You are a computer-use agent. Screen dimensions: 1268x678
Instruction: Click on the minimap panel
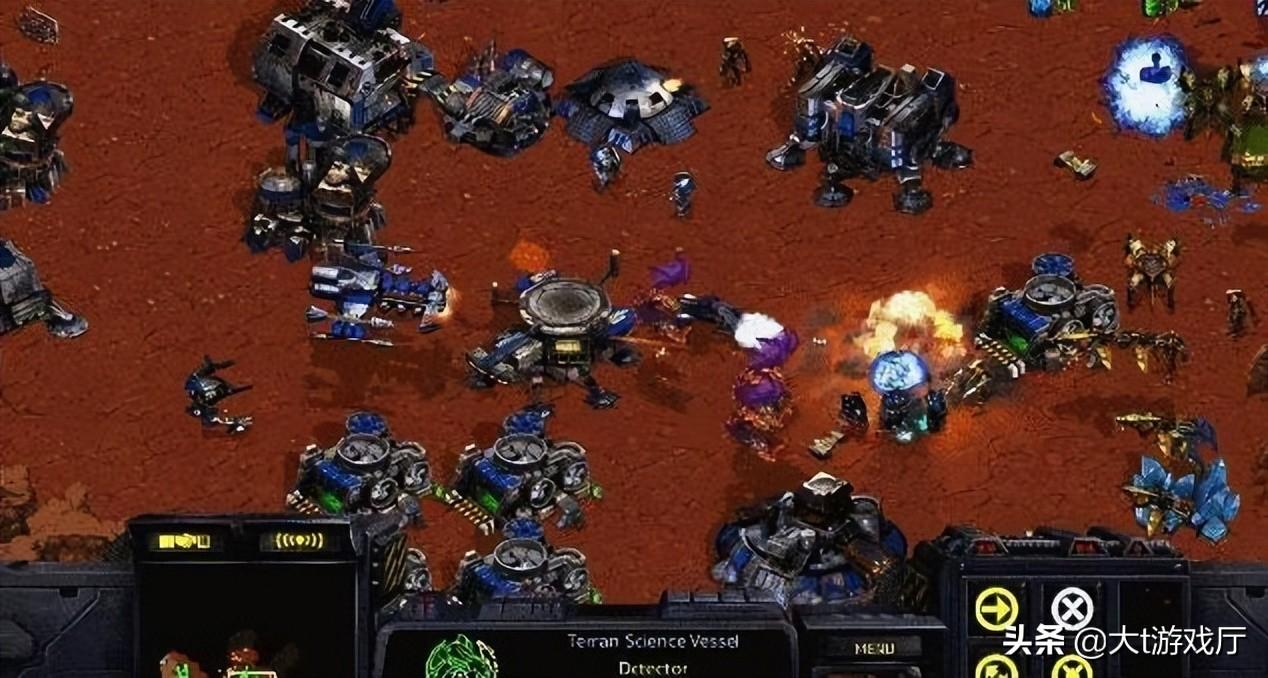[248, 620]
